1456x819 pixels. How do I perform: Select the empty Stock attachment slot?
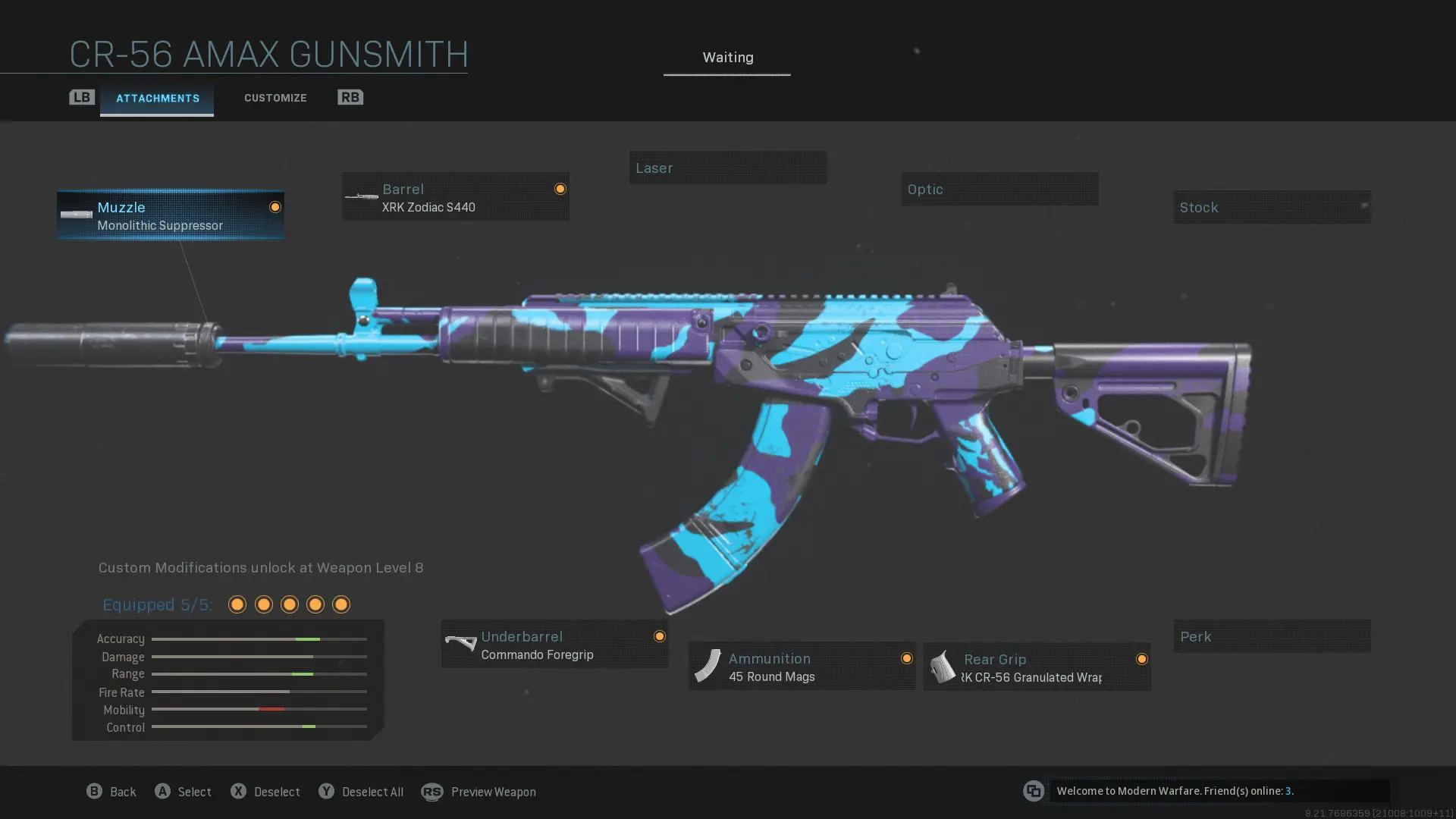1272,207
